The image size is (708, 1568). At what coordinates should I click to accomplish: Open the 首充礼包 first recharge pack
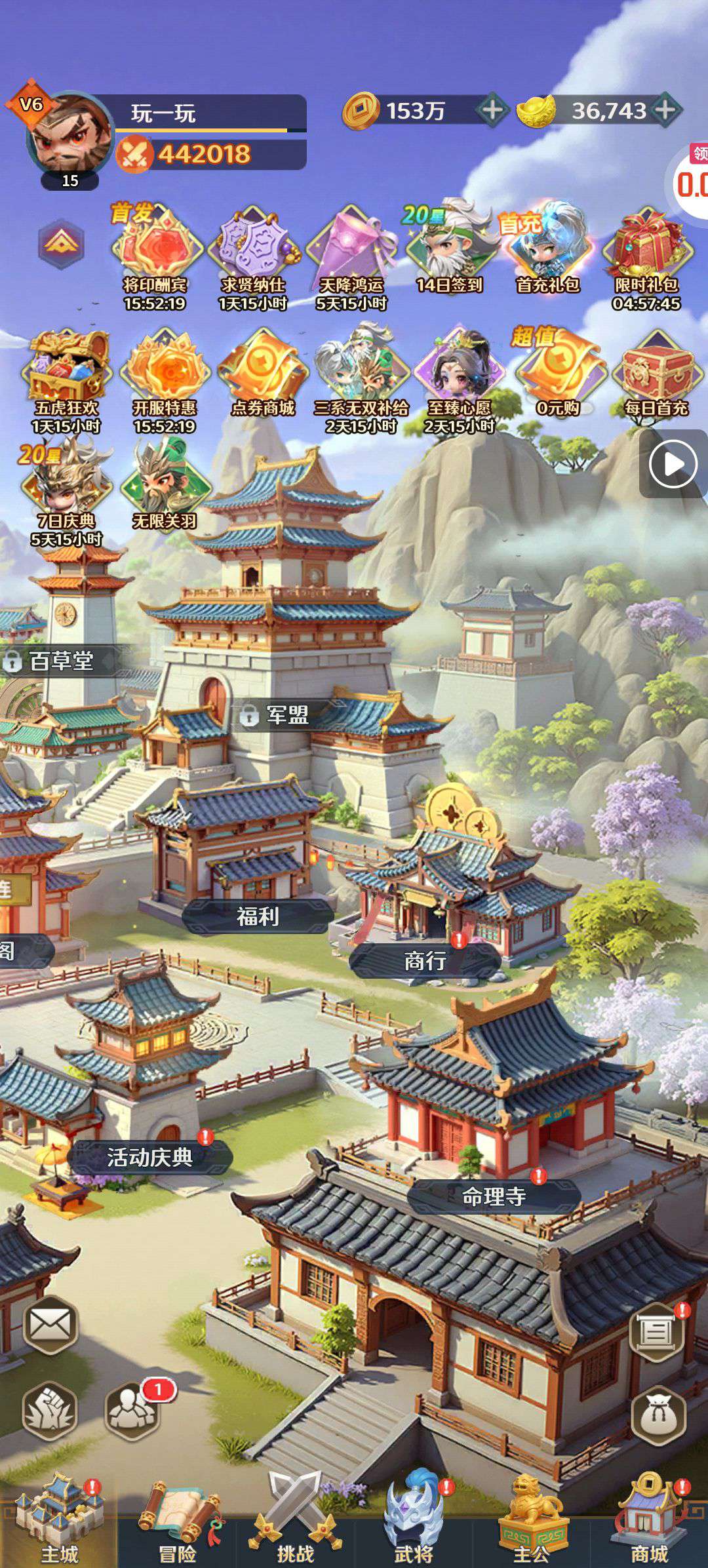pyautogui.click(x=548, y=250)
